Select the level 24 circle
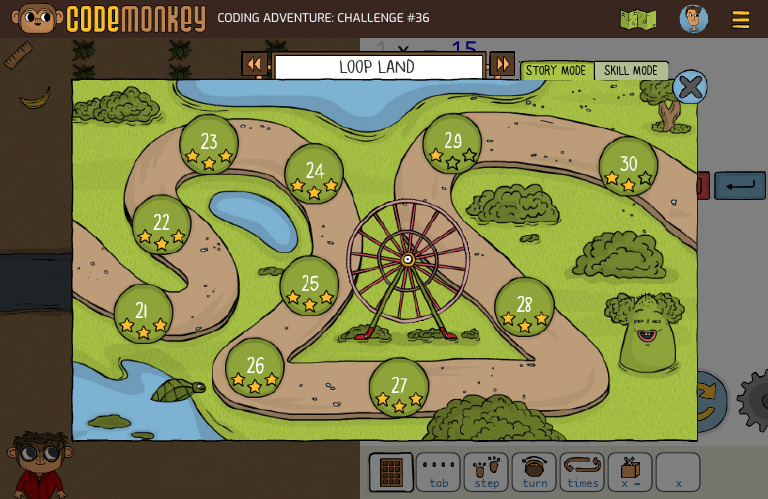This screenshot has width=768, height=499. point(314,174)
